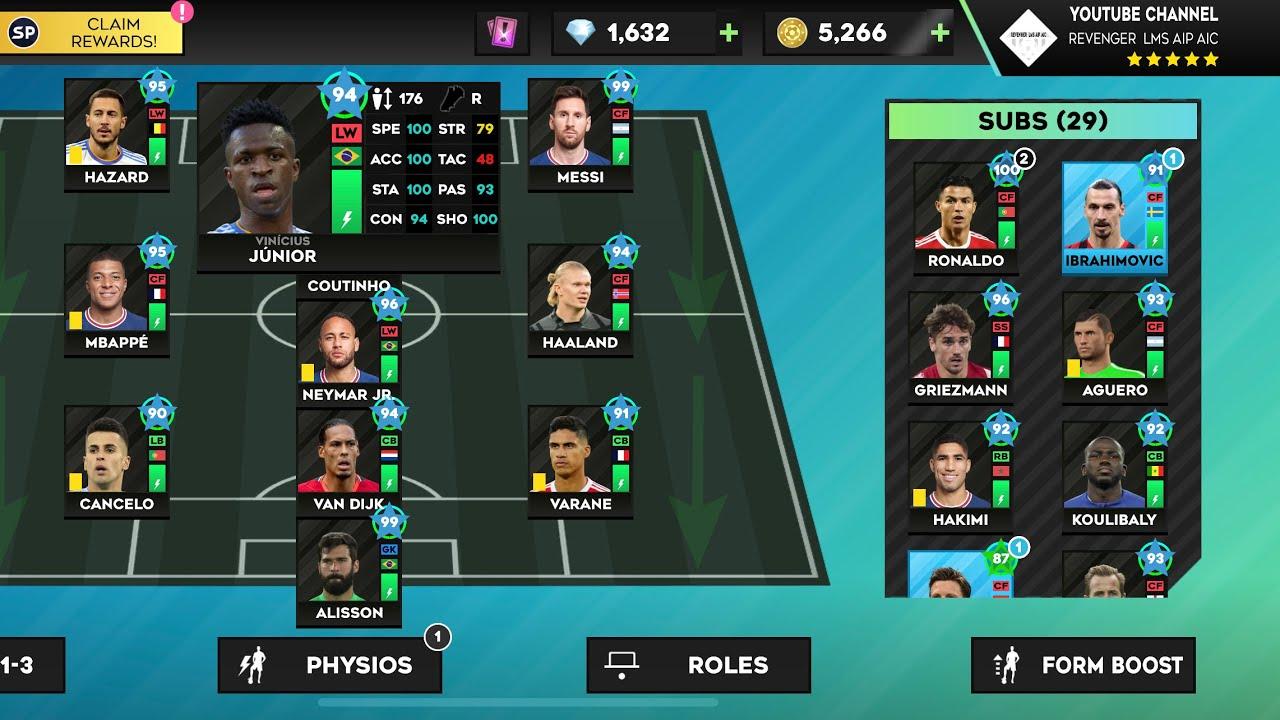Select the 1-3 formation page tab
Viewport: 1280px width, 720px height.
(x=27, y=664)
